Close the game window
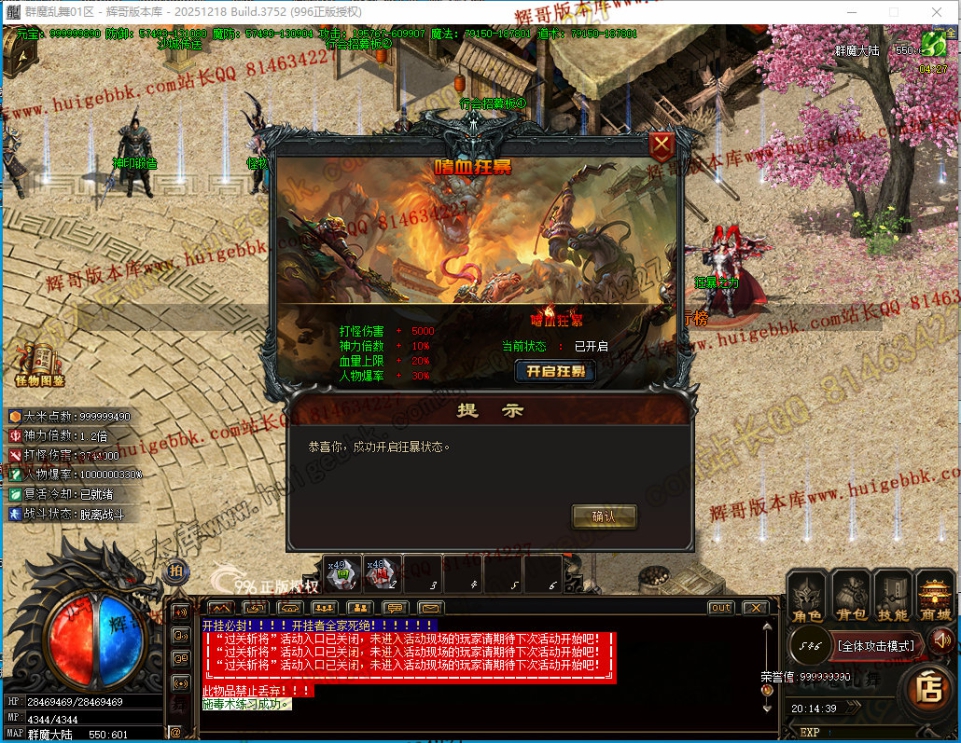 (939, 11)
